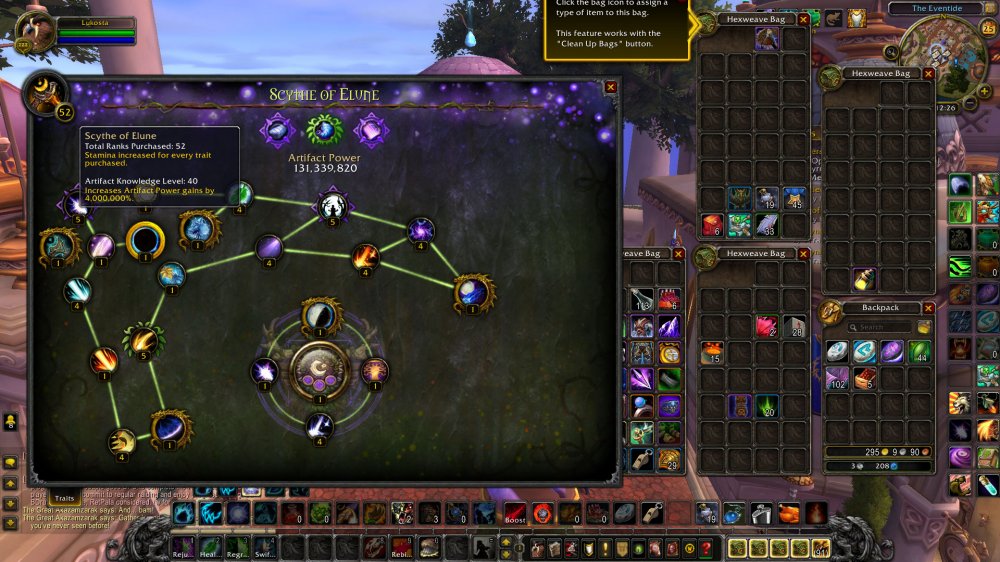
Task: Open the Traits tab
Action: click(x=65, y=497)
